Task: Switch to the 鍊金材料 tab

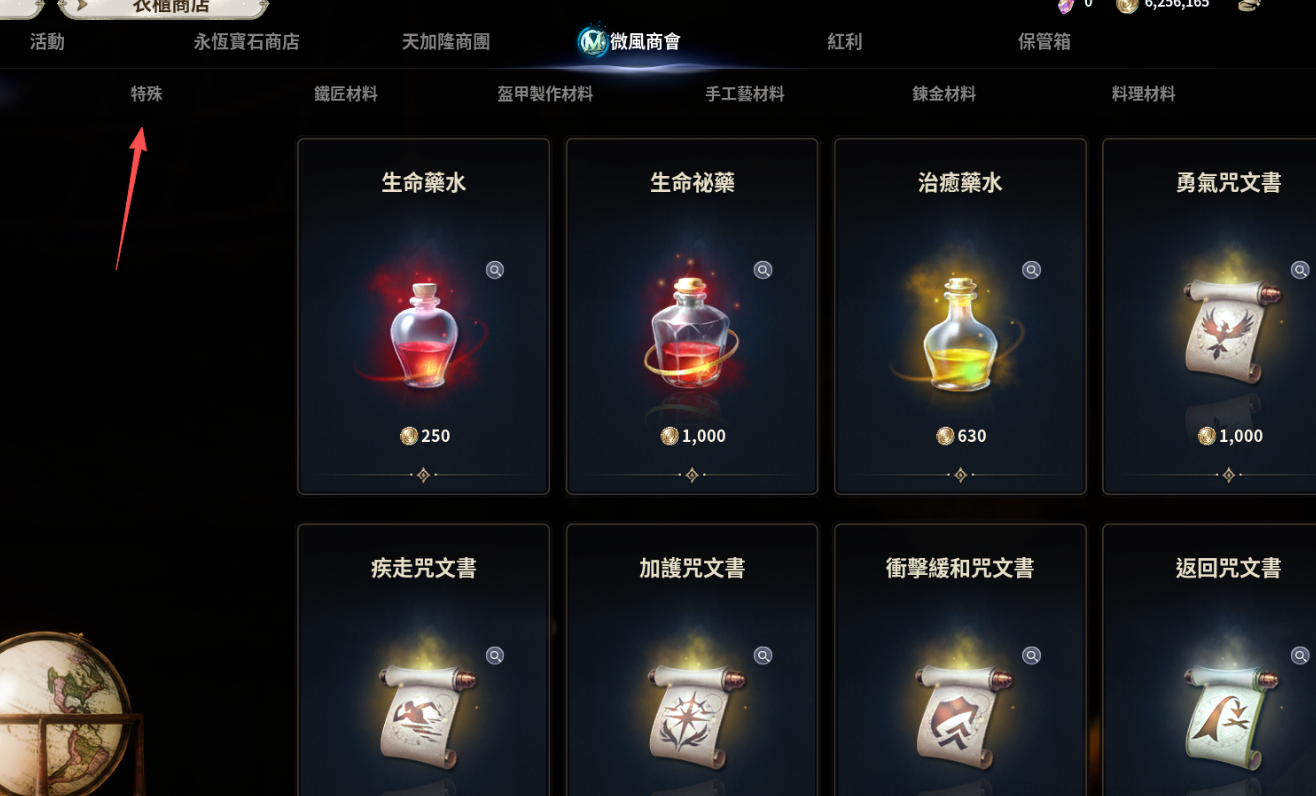Action: (x=943, y=93)
